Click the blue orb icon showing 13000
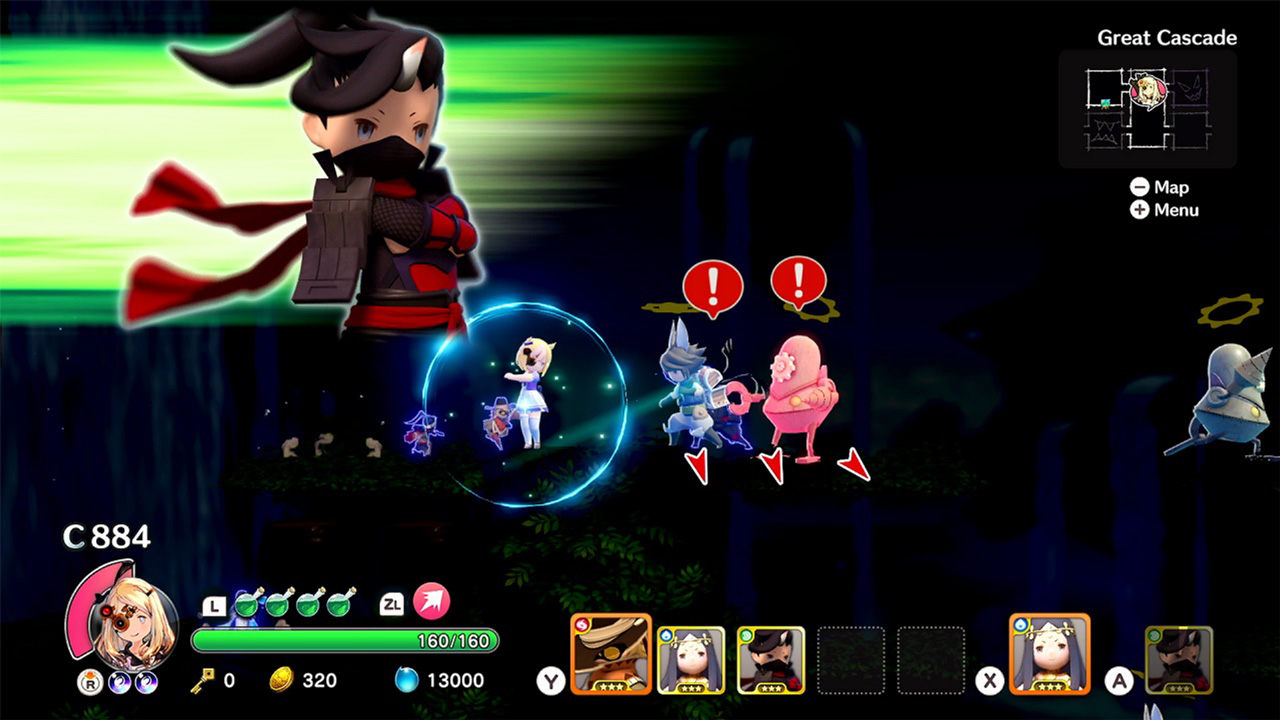 click(x=405, y=679)
